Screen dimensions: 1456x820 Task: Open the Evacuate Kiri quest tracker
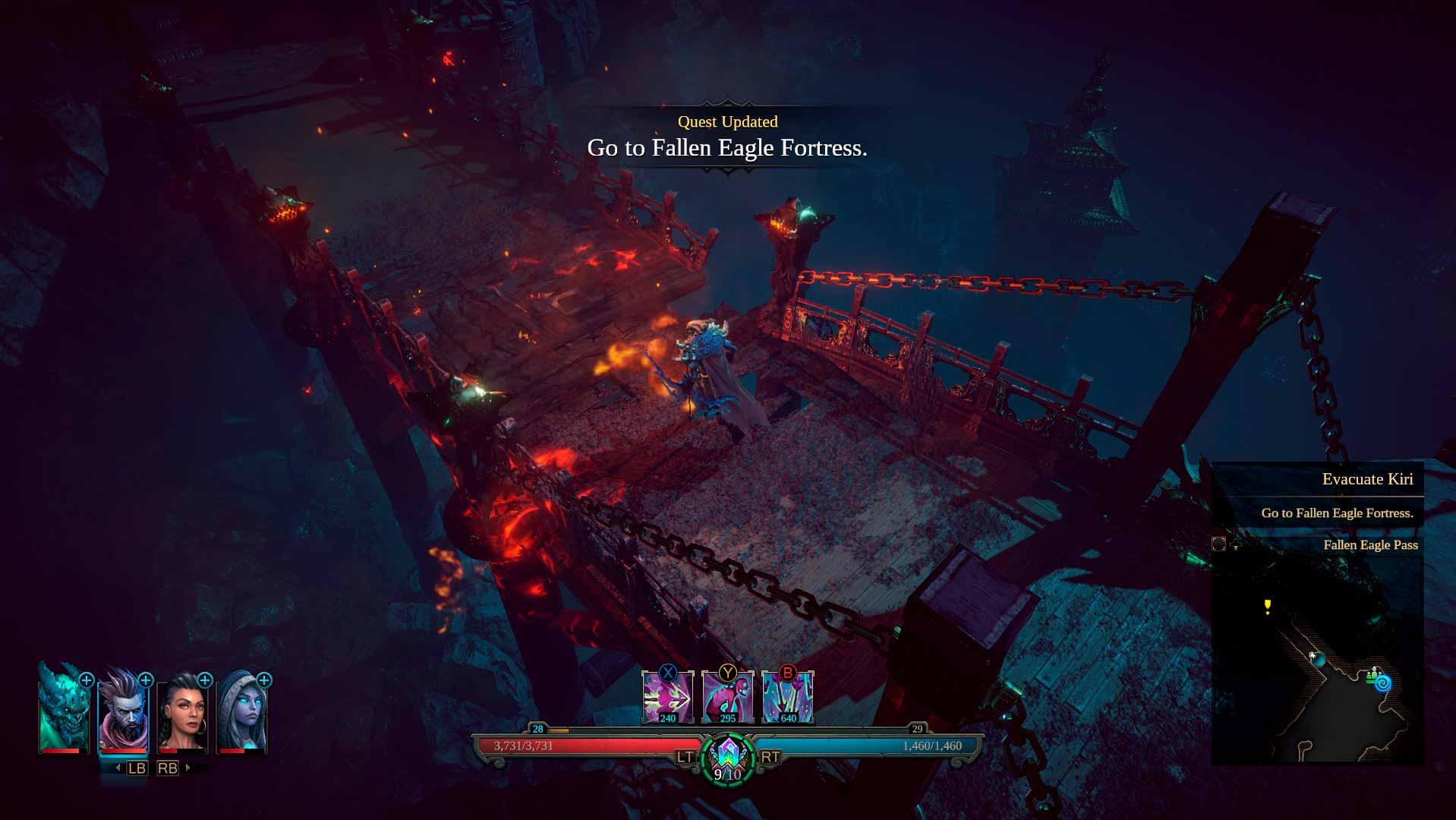(1366, 479)
